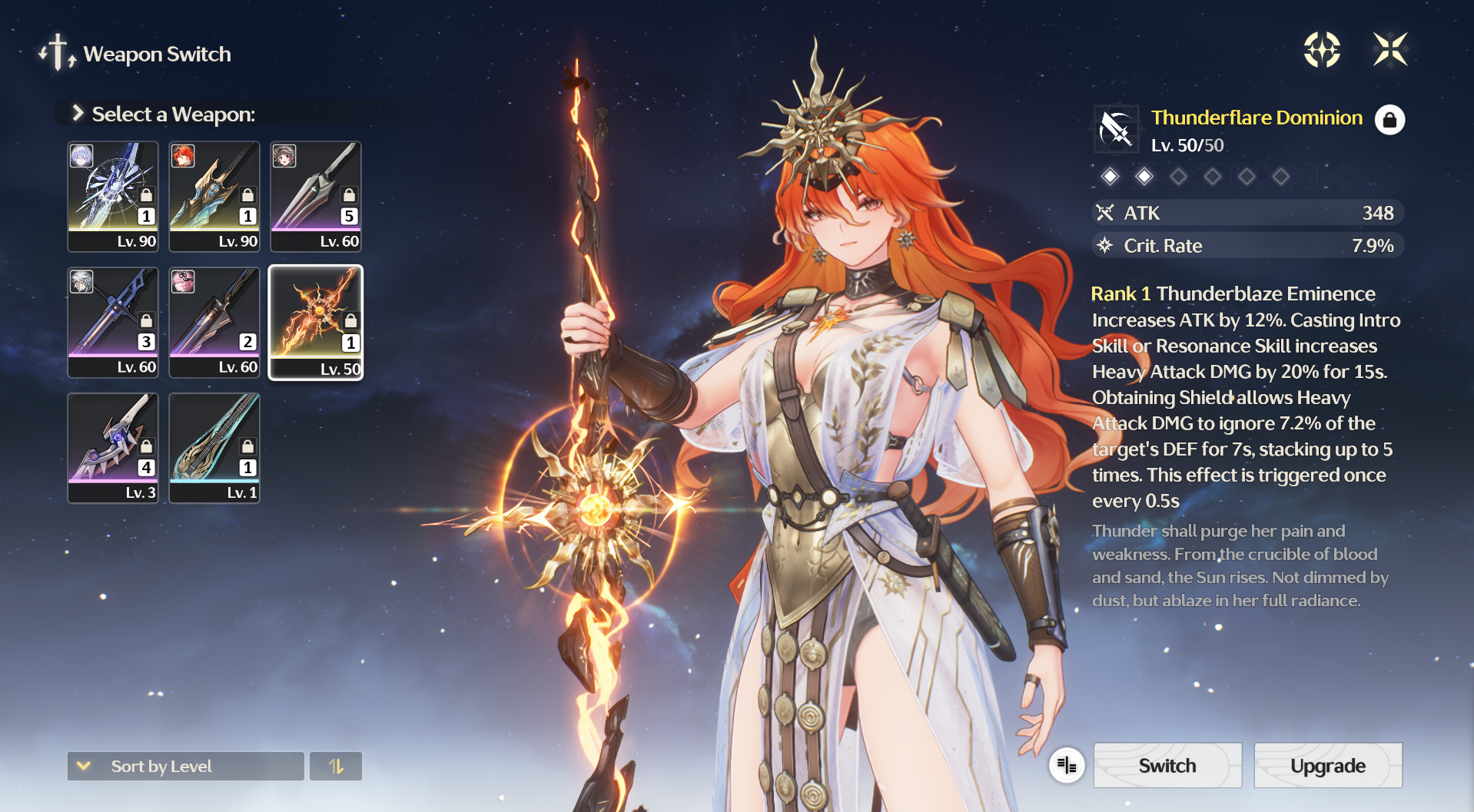
Task: Close the Weapon Switch screen
Action: [x=1389, y=50]
